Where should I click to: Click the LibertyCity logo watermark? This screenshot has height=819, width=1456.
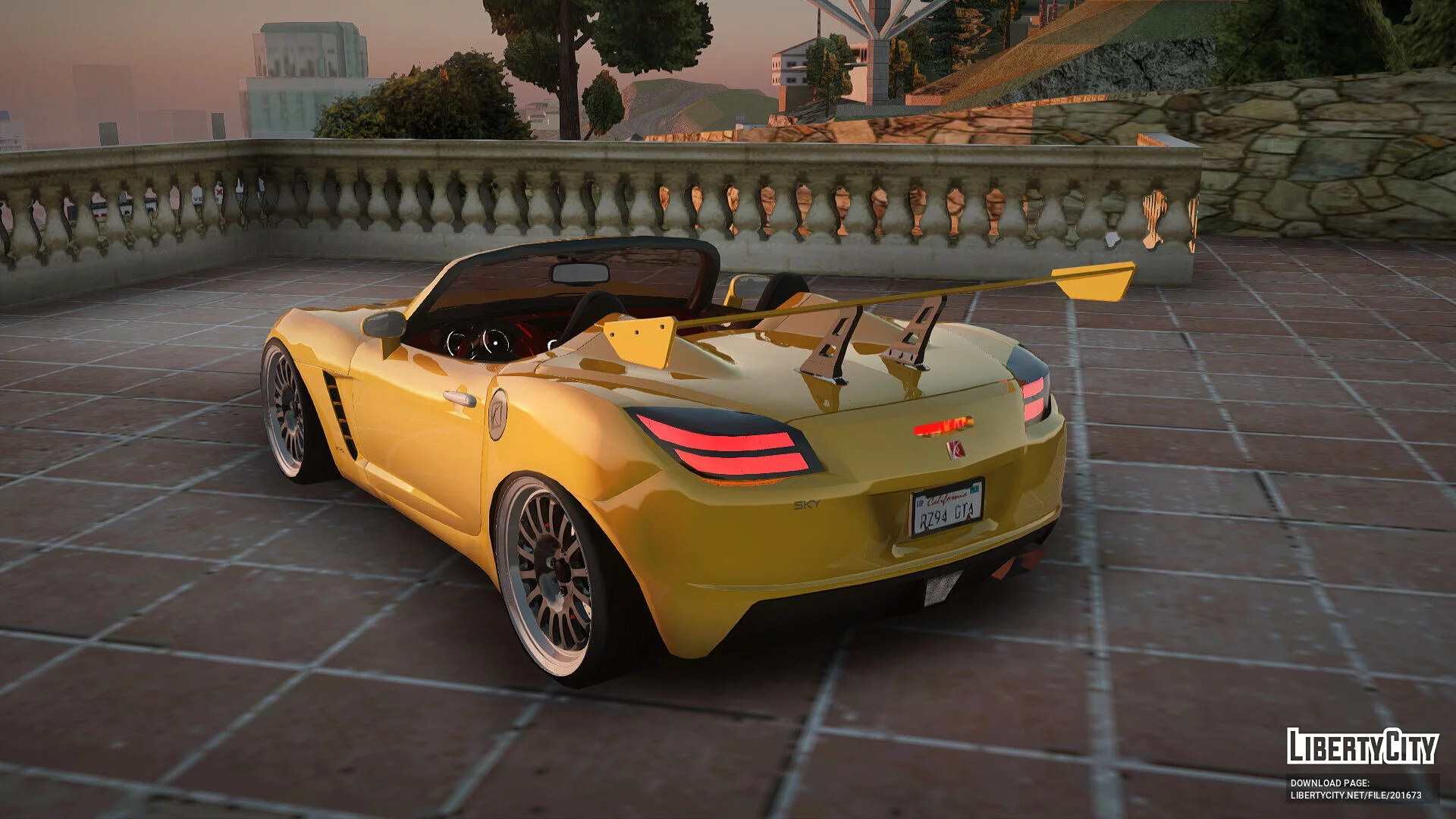pyautogui.click(x=1362, y=746)
